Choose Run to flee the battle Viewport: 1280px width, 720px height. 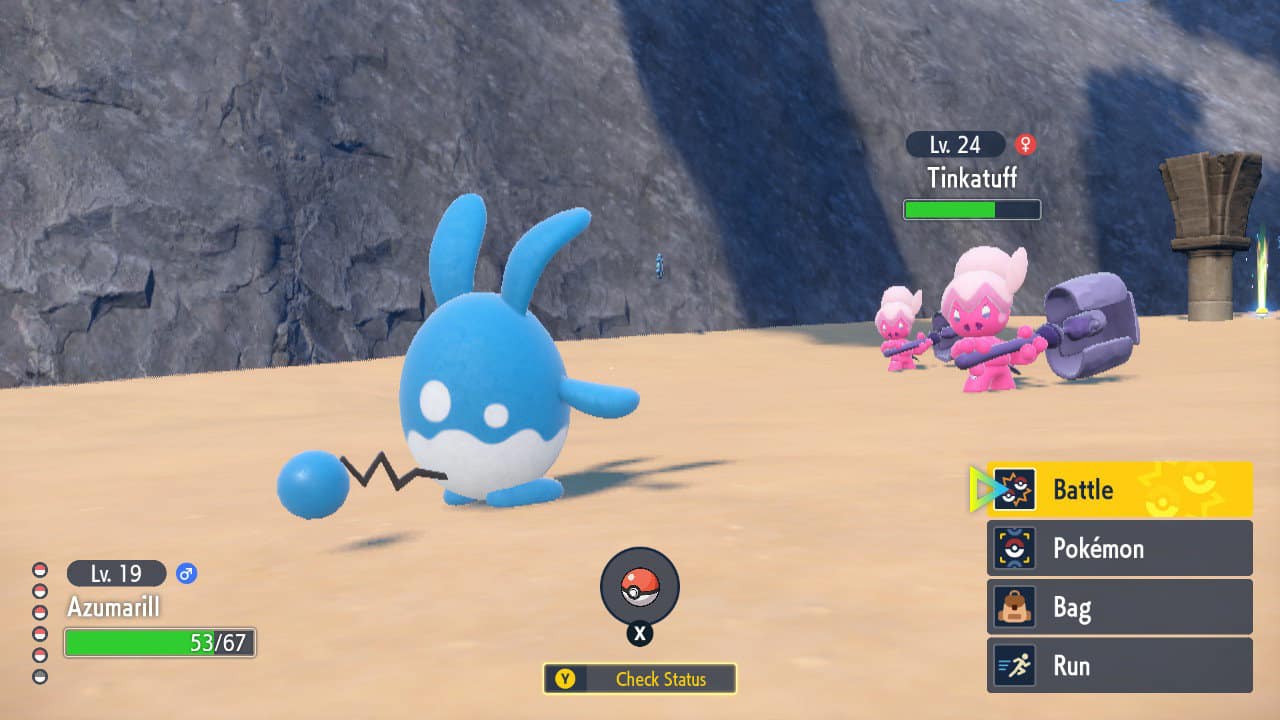[x=1120, y=666]
